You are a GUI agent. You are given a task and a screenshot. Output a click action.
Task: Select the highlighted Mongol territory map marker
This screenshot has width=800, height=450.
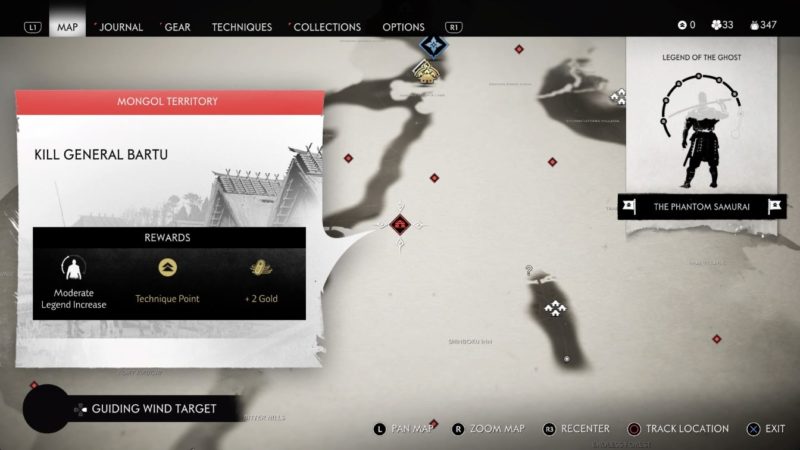click(400, 224)
